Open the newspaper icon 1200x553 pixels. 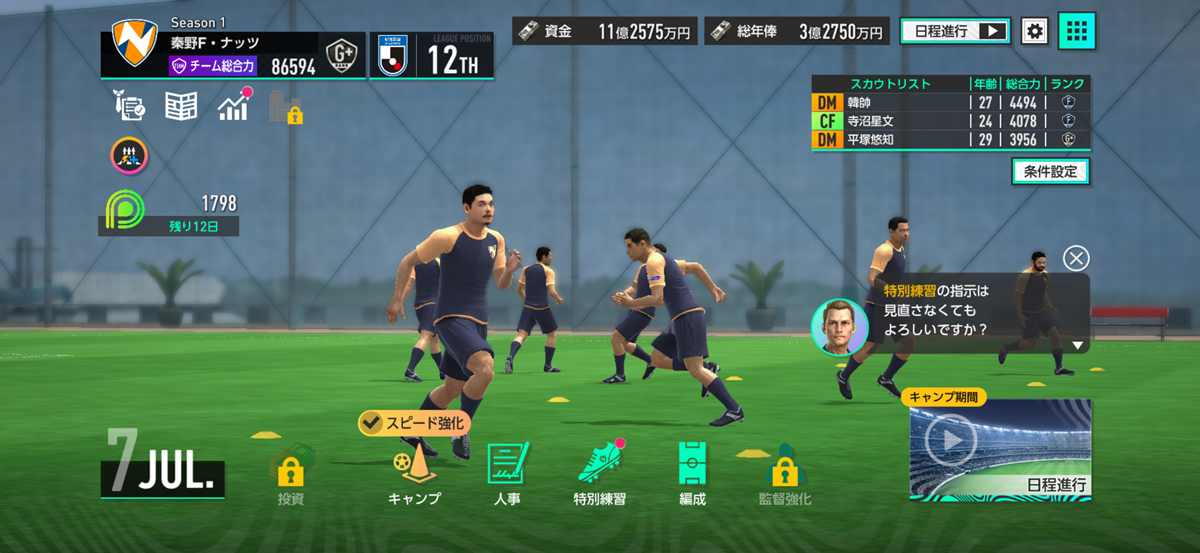[x=181, y=106]
